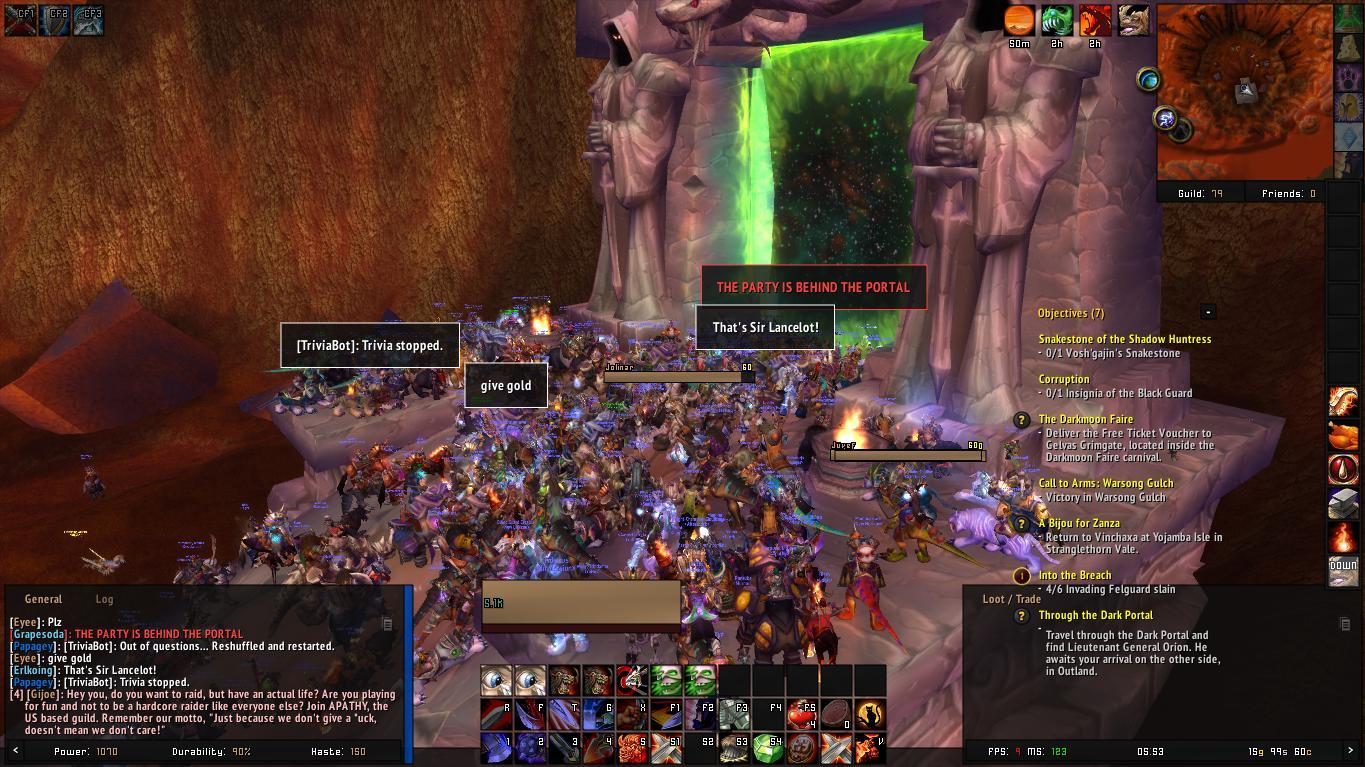Activate the red heart potion on F5
Screen dimensions: 1365x767
click(802, 714)
